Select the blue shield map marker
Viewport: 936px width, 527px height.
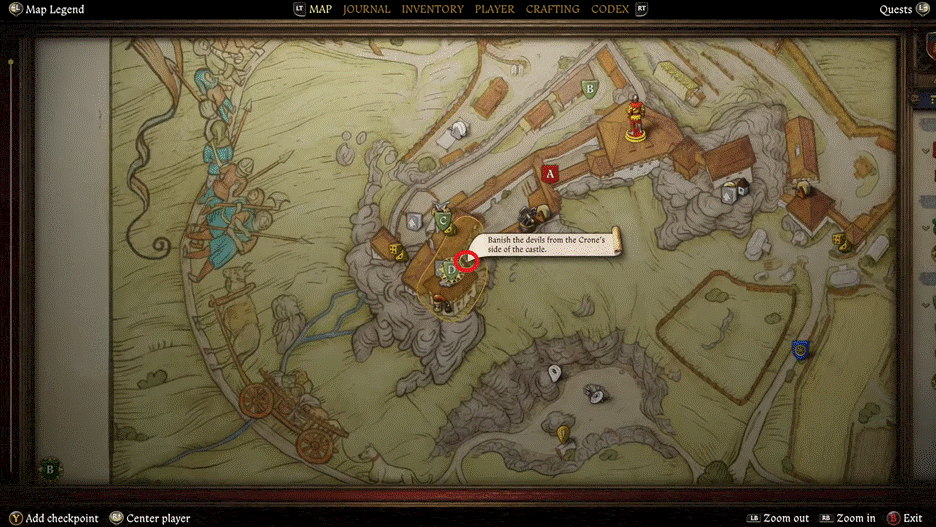click(x=800, y=349)
